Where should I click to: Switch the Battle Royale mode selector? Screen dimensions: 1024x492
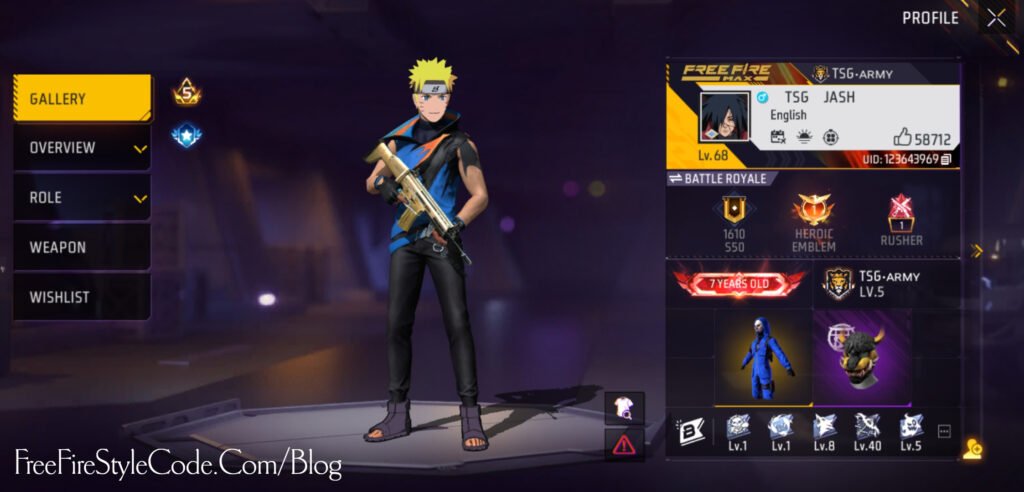(x=718, y=178)
